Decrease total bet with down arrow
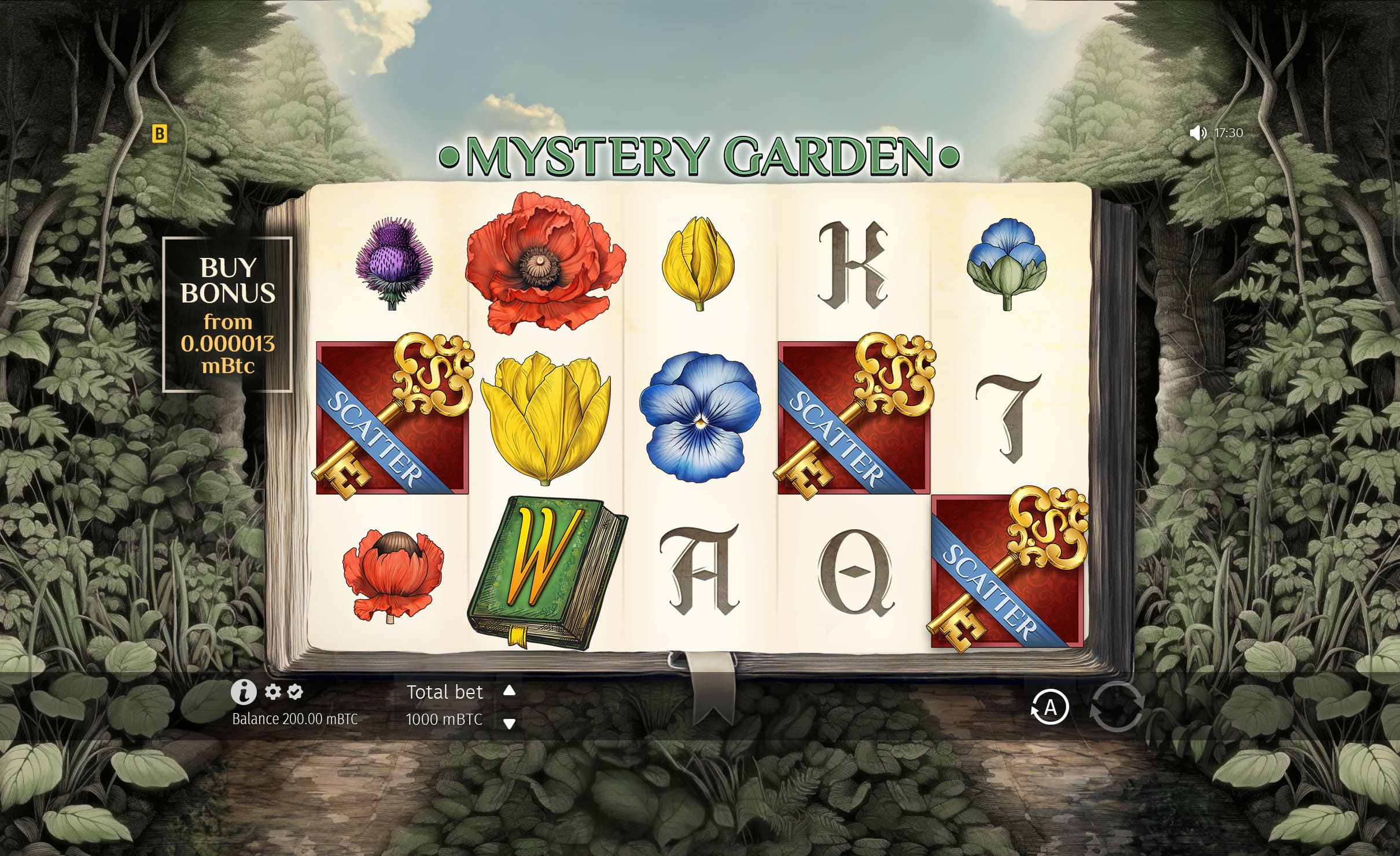Image resolution: width=1400 pixels, height=856 pixels. (x=509, y=724)
